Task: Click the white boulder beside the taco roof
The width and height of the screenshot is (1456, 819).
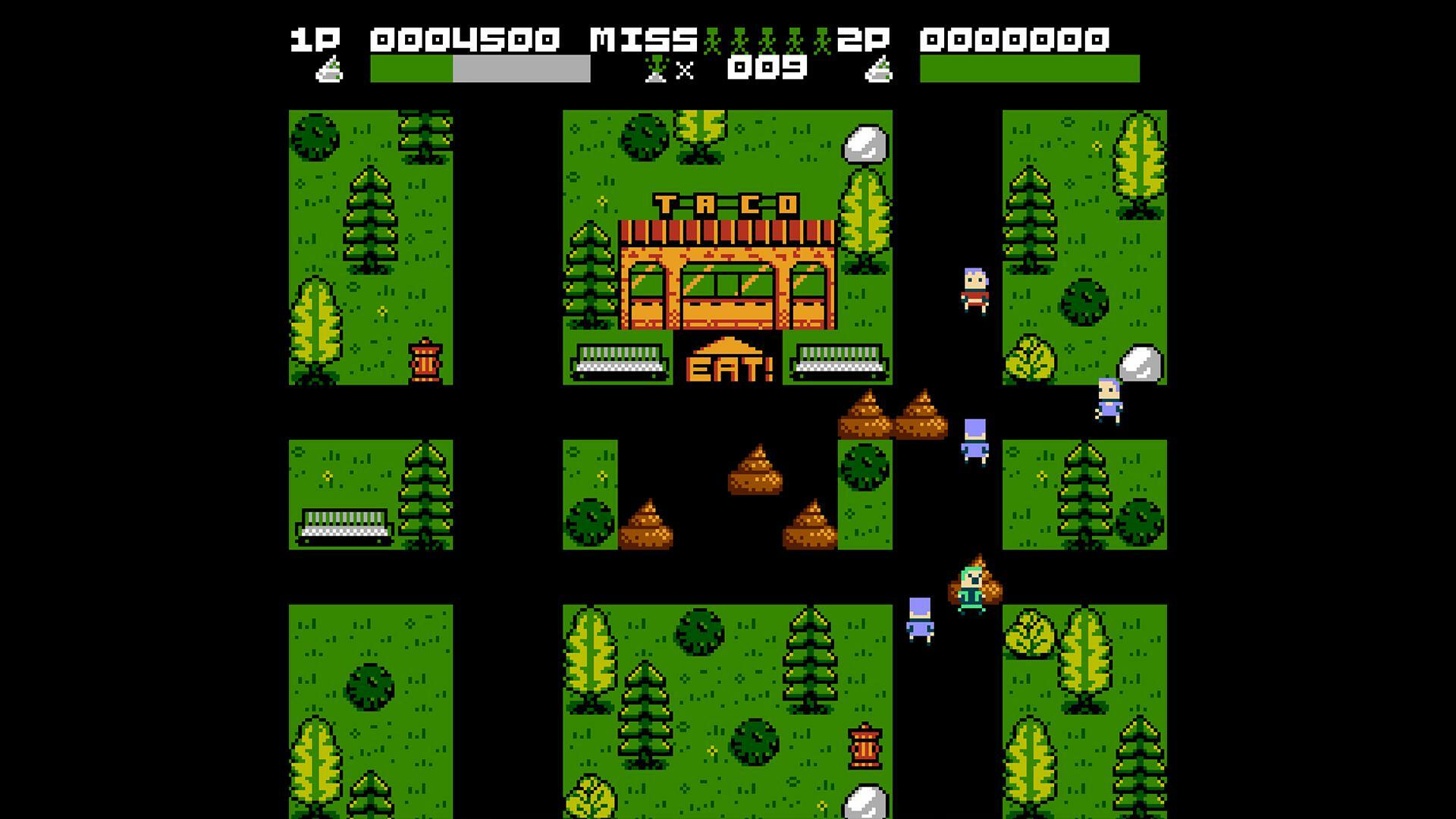Action: [x=865, y=144]
